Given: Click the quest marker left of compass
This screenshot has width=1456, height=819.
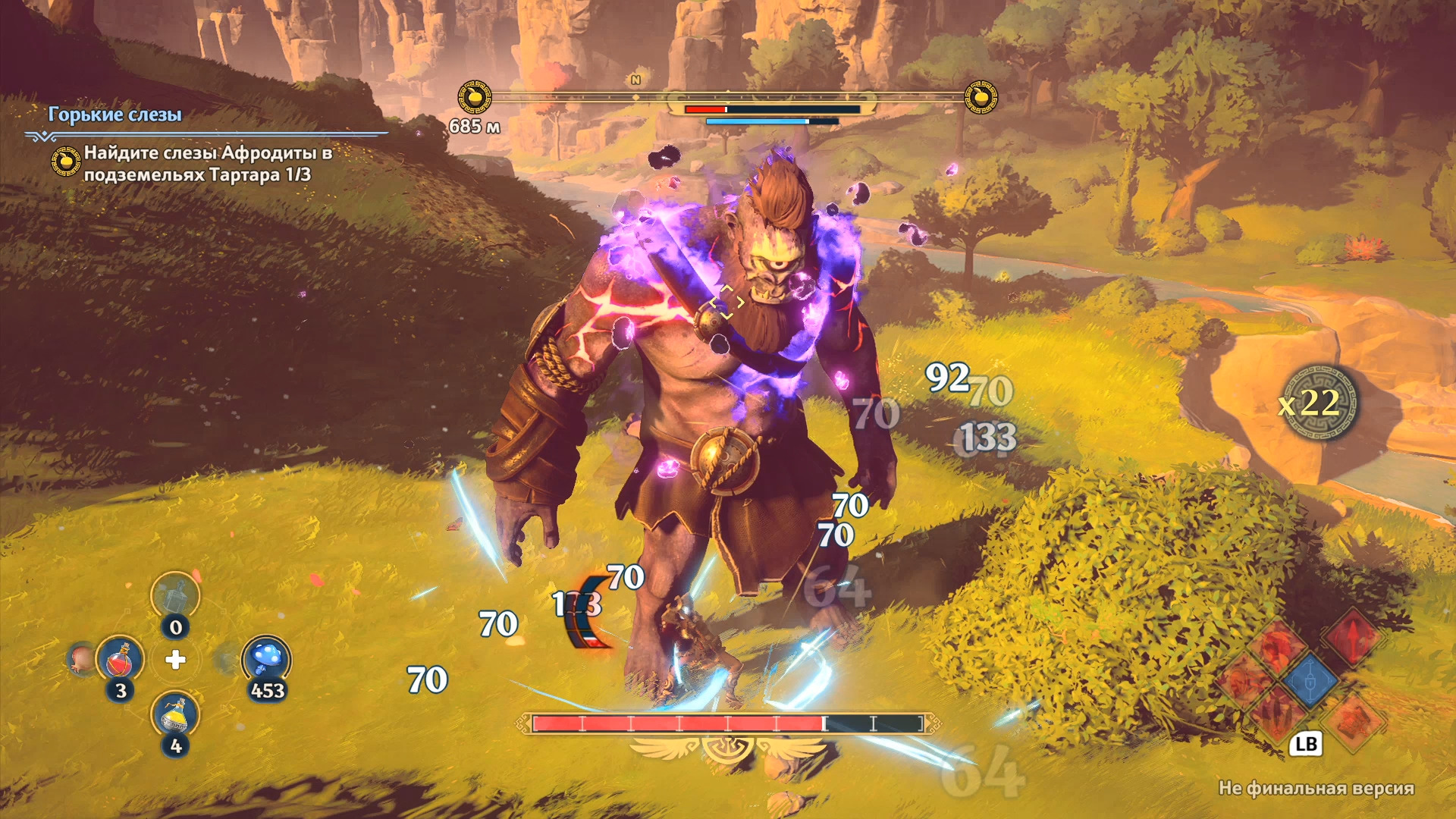Looking at the screenshot, I should [475, 97].
